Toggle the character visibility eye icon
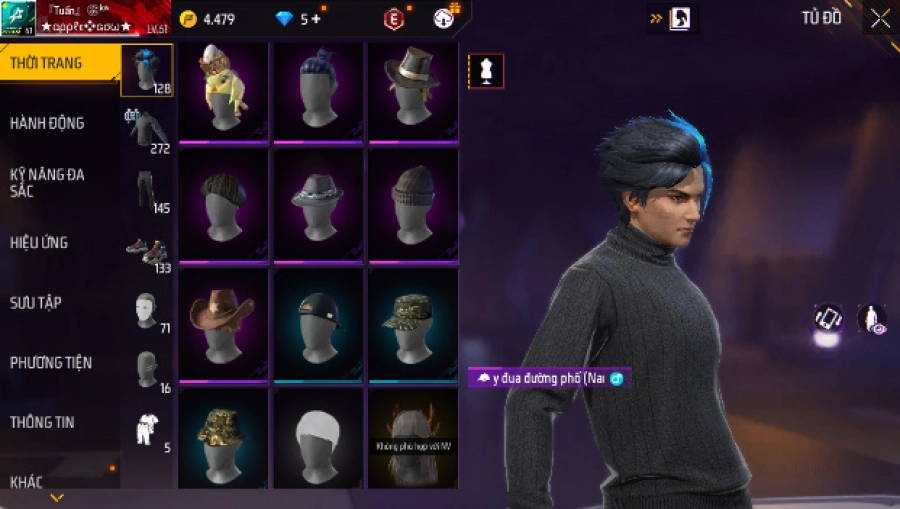 coord(871,318)
